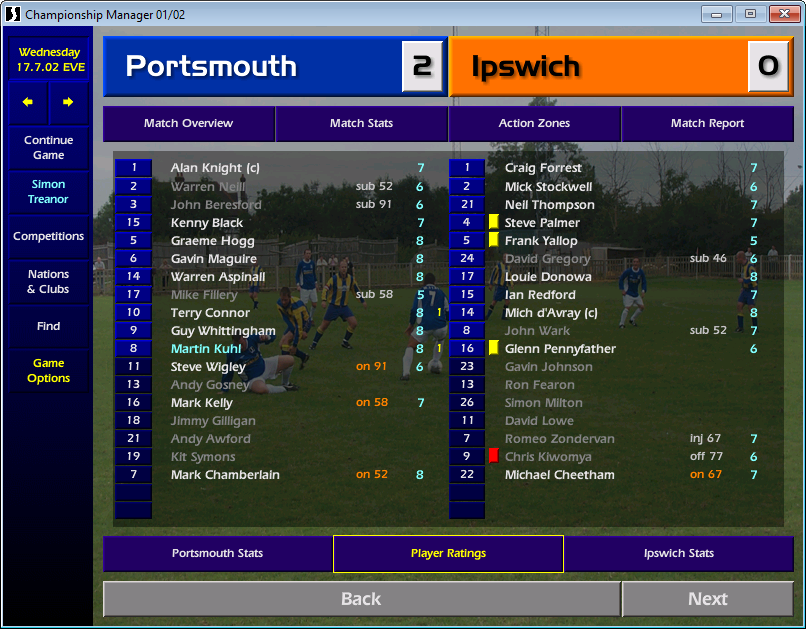Select the Player Ratings tab
Screen dimensions: 806x629
(448, 553)
